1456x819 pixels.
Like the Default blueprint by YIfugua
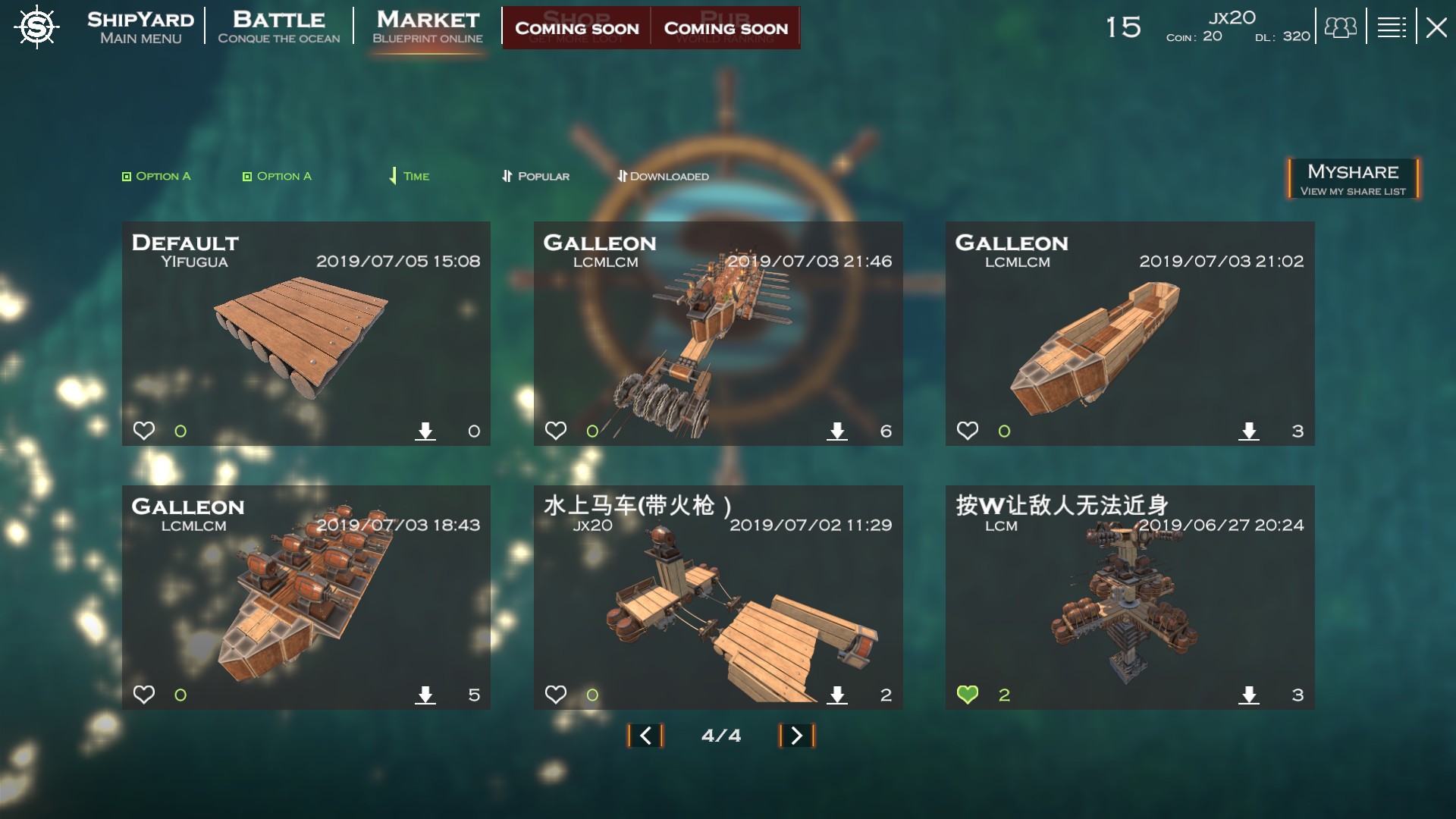click(145, 430)
